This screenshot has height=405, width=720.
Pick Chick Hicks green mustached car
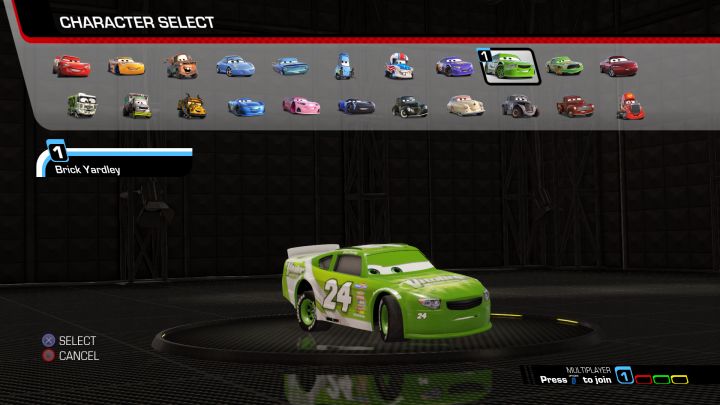pyautogui.click(x=564, y=67)
